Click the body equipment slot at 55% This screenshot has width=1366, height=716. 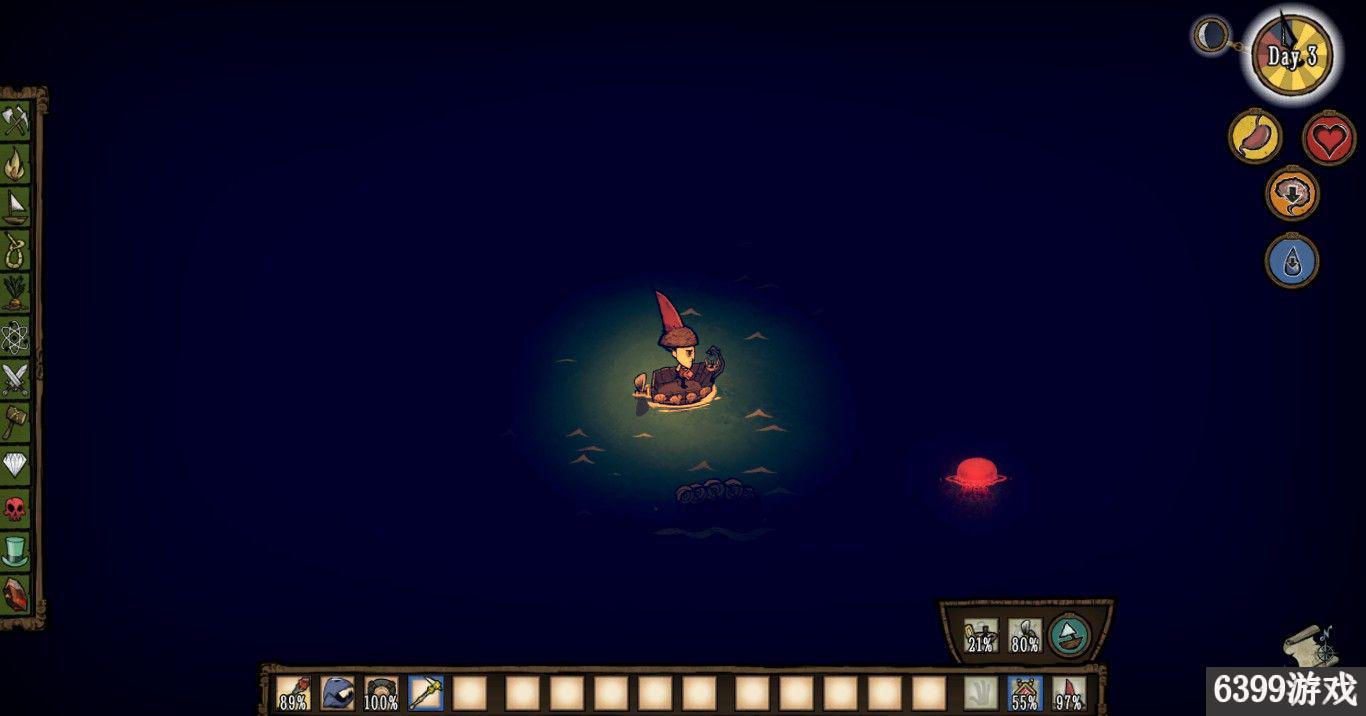click(x=1025, y=692)
